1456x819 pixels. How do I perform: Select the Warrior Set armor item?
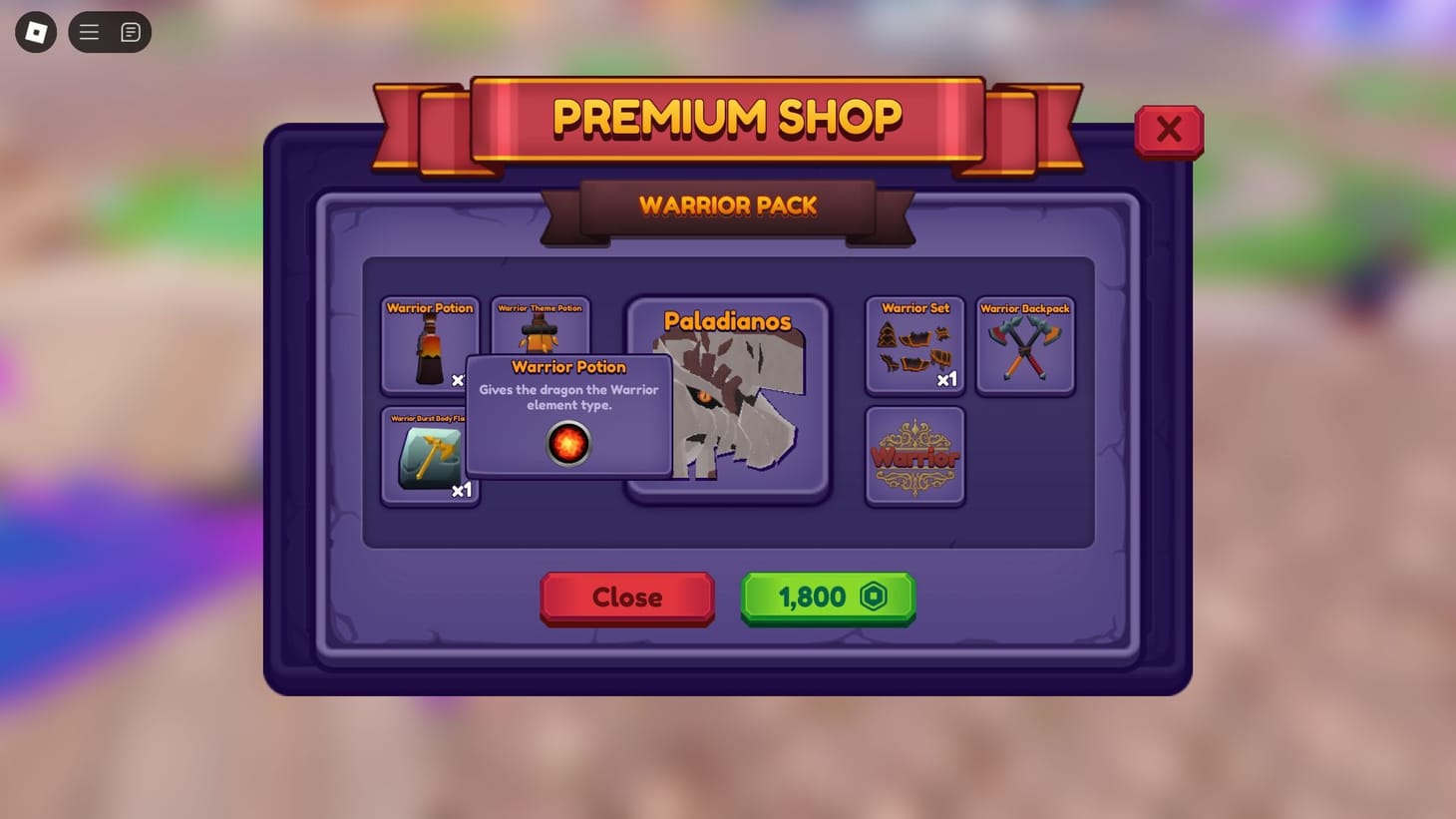[x=913, y=344]
